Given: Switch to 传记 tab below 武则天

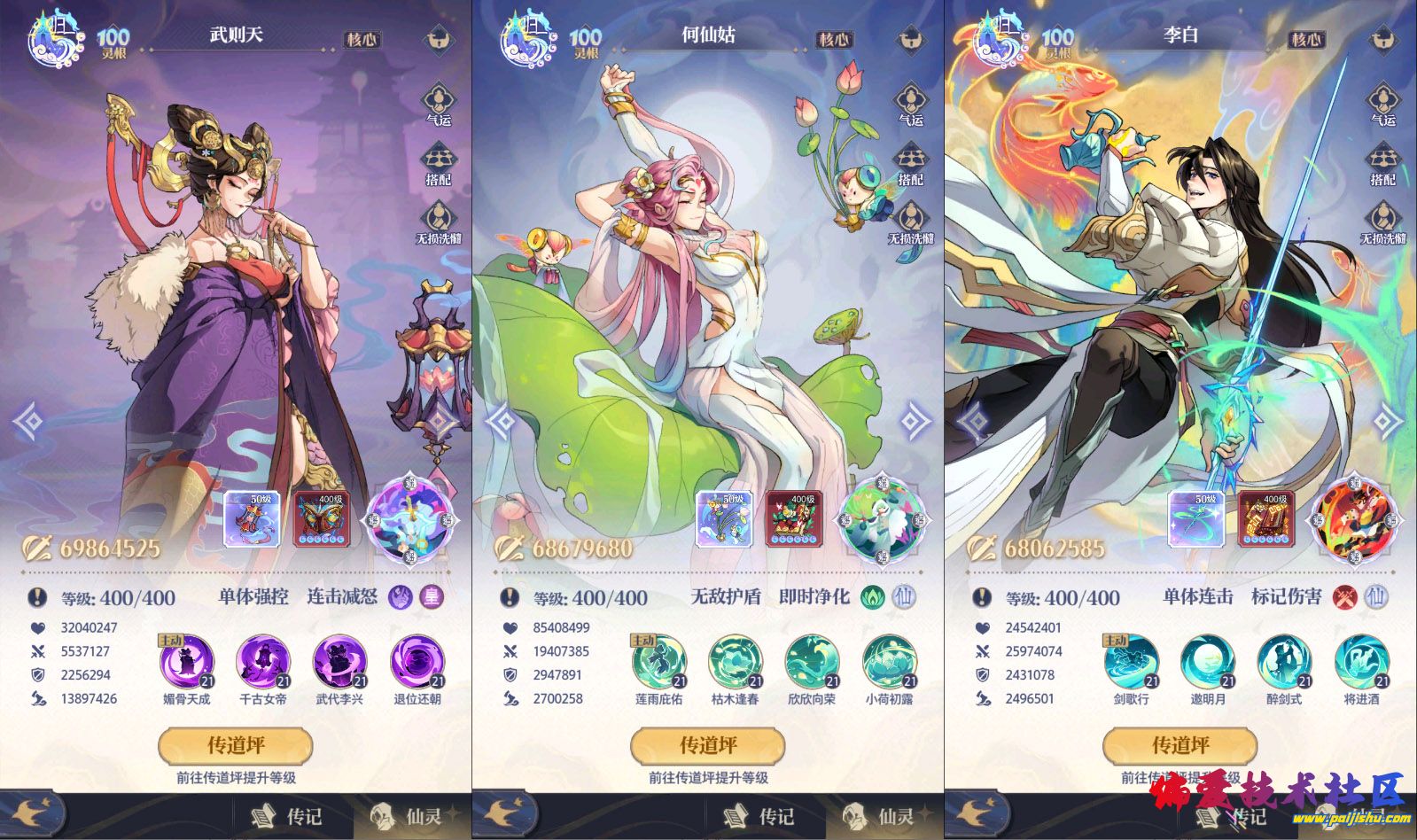Looking at the screenshot, I should coord(289,816).
